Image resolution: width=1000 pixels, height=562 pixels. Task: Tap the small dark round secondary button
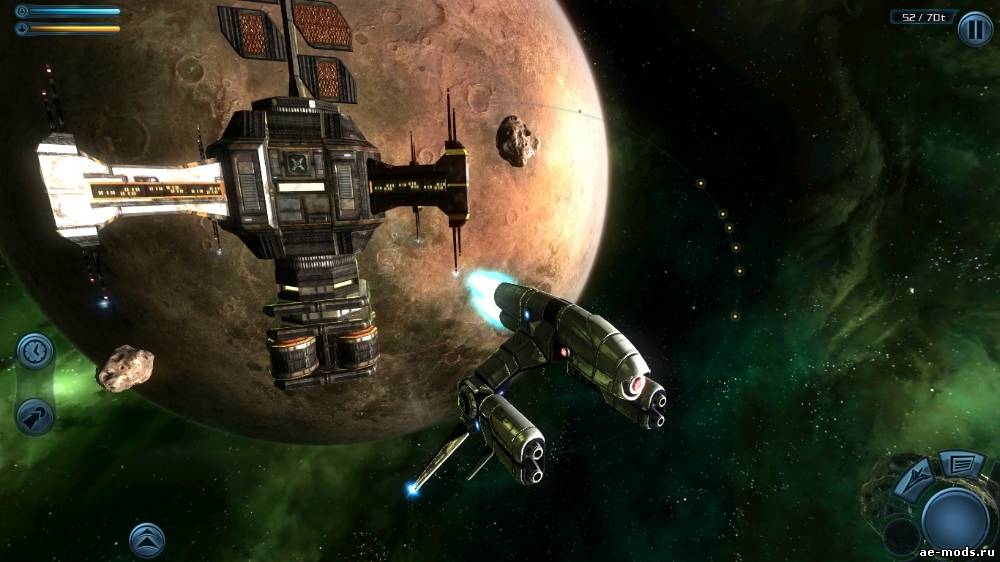902,536
